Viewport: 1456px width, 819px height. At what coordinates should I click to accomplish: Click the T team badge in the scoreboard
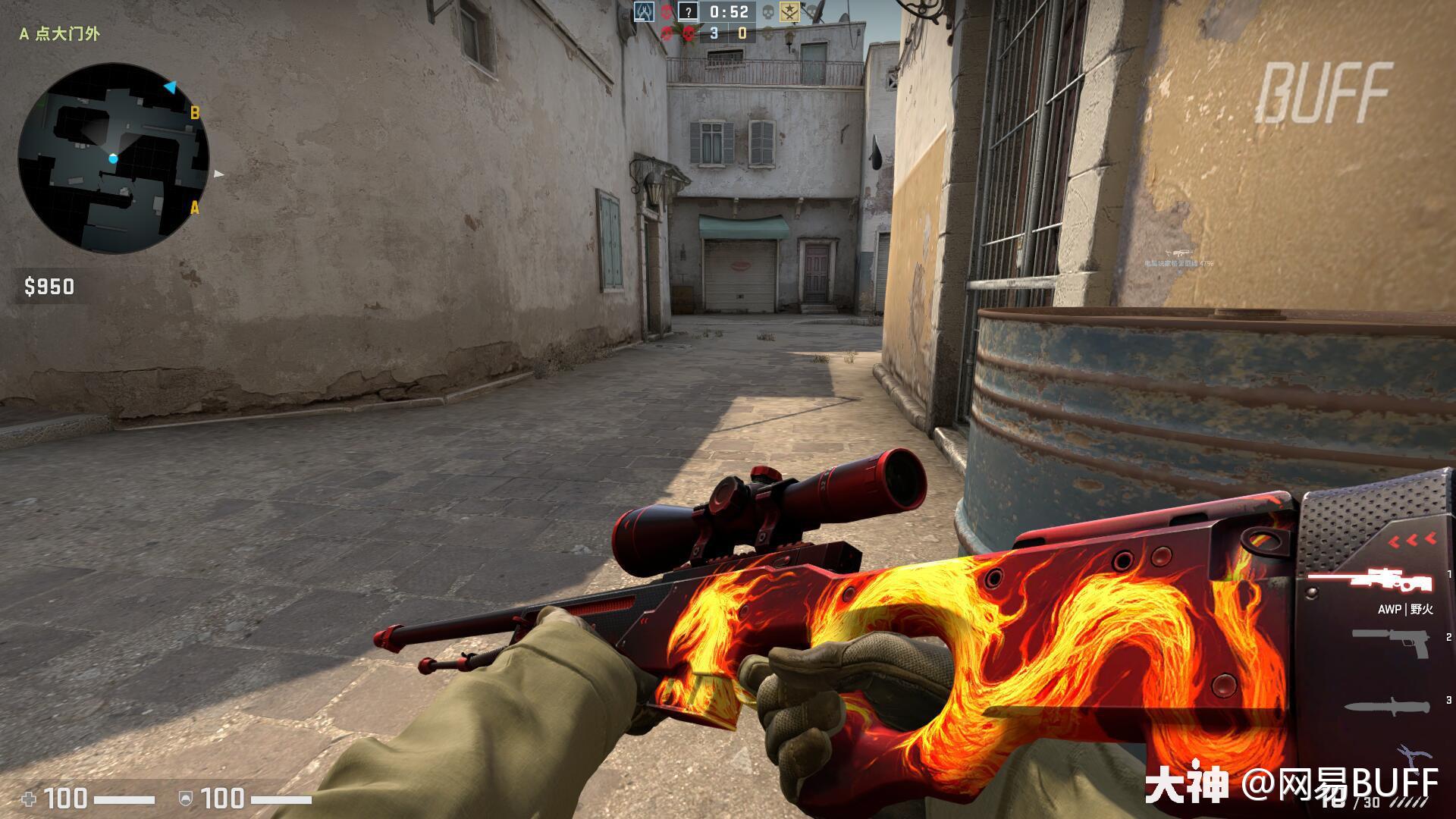(x=789, y=12)
